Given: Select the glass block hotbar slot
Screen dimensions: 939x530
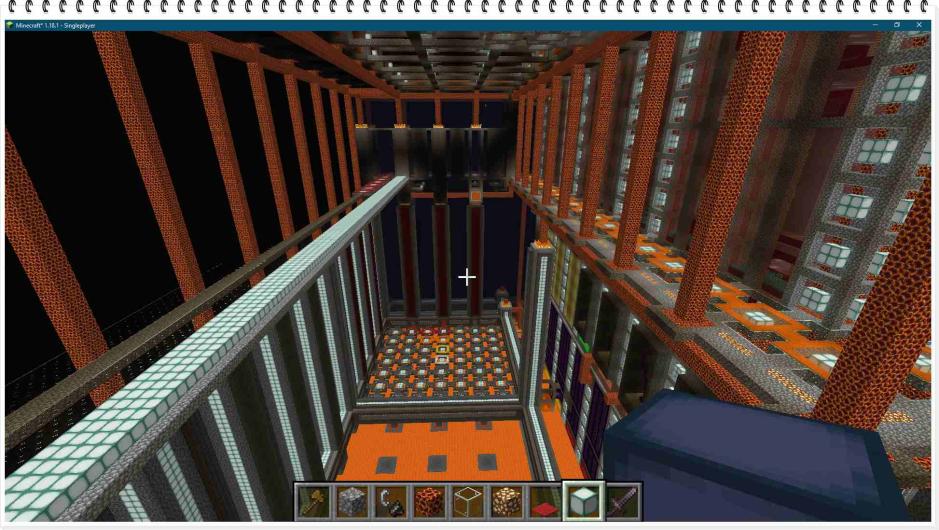Looking at the screenshot, I should [468, 501].
